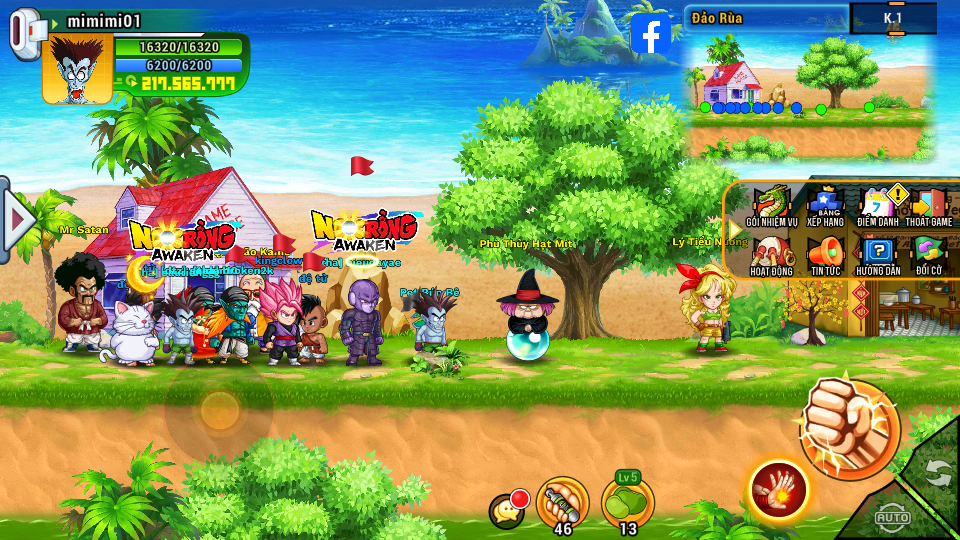
Task: Open Tin Tức news megaphone
Action: click(x=825, y=254)
